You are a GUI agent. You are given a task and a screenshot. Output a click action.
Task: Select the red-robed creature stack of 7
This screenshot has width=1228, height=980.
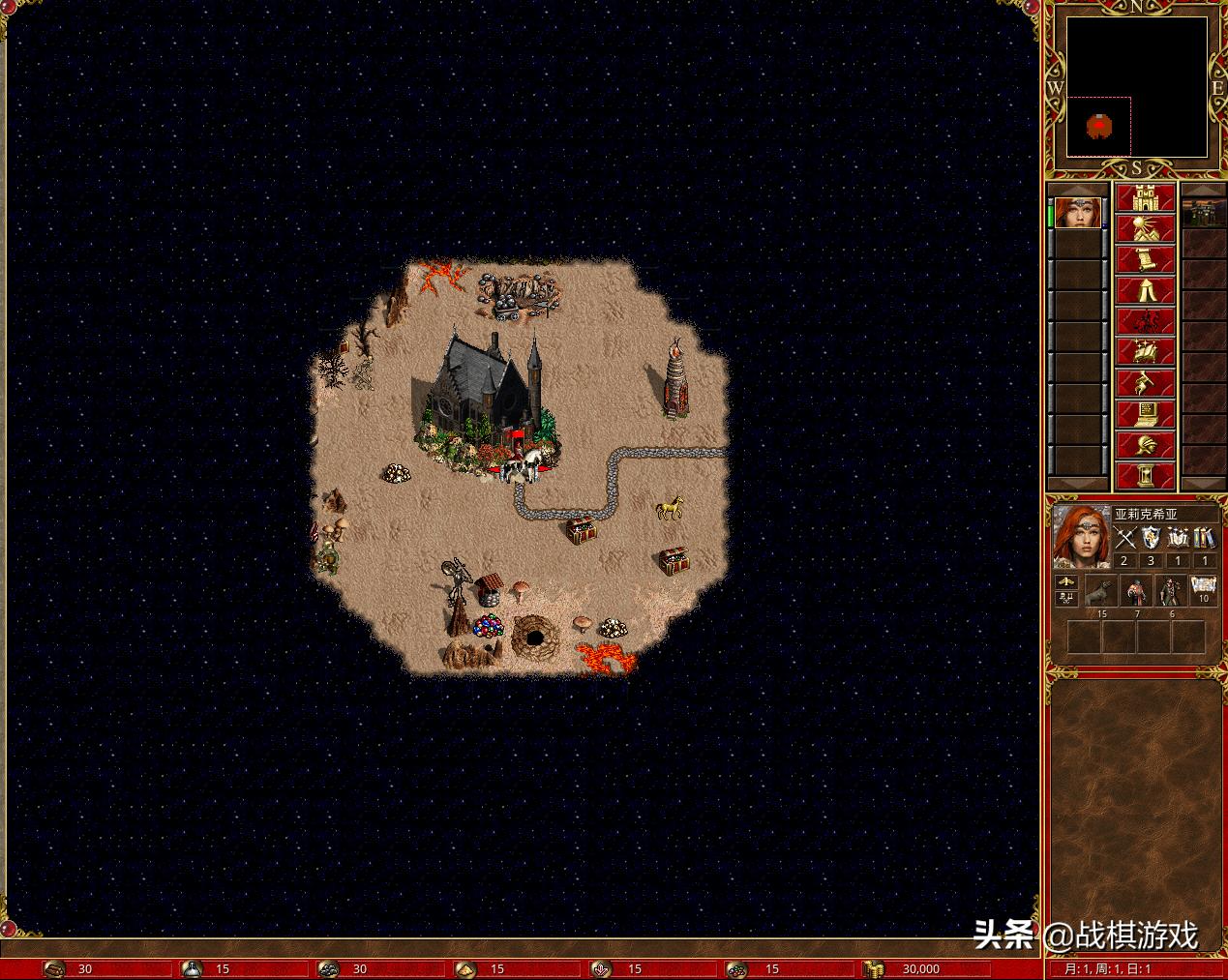point(1136,591)
